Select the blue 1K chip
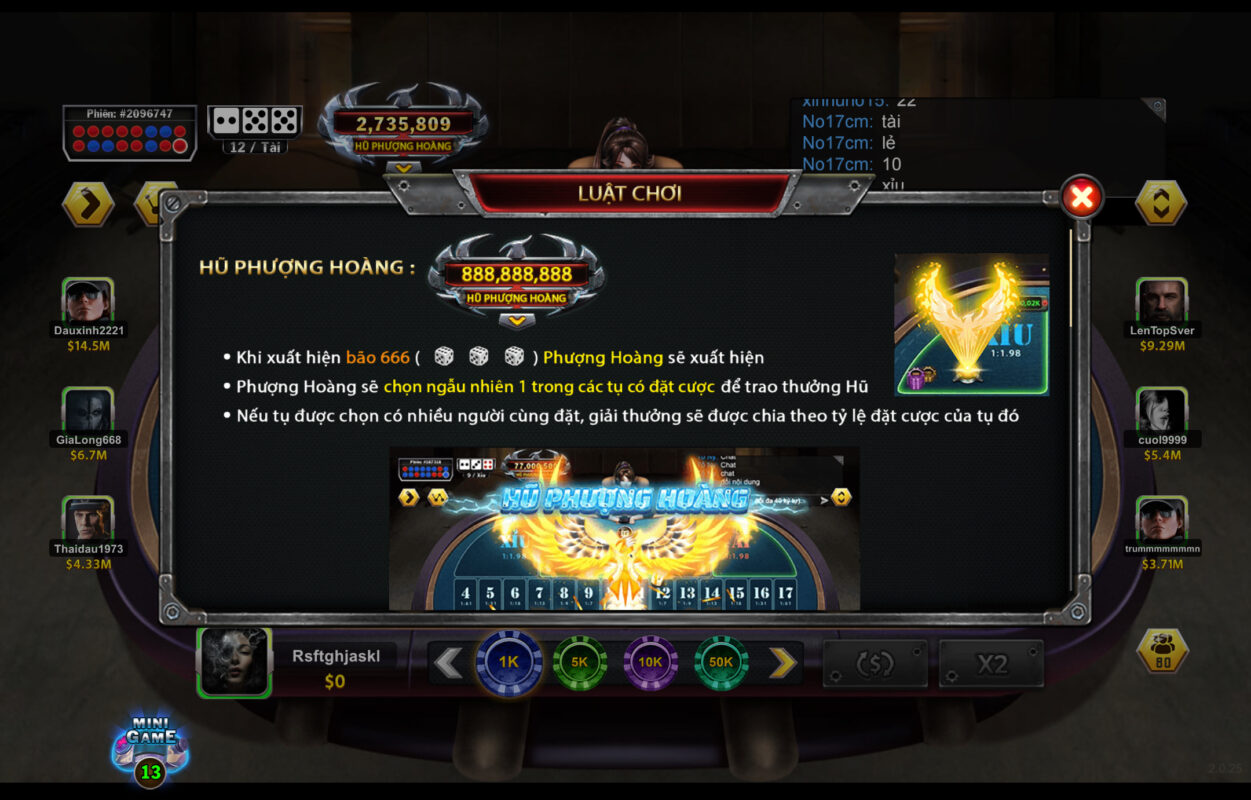This screenshot has width=1251, height=800. point(509,662)
